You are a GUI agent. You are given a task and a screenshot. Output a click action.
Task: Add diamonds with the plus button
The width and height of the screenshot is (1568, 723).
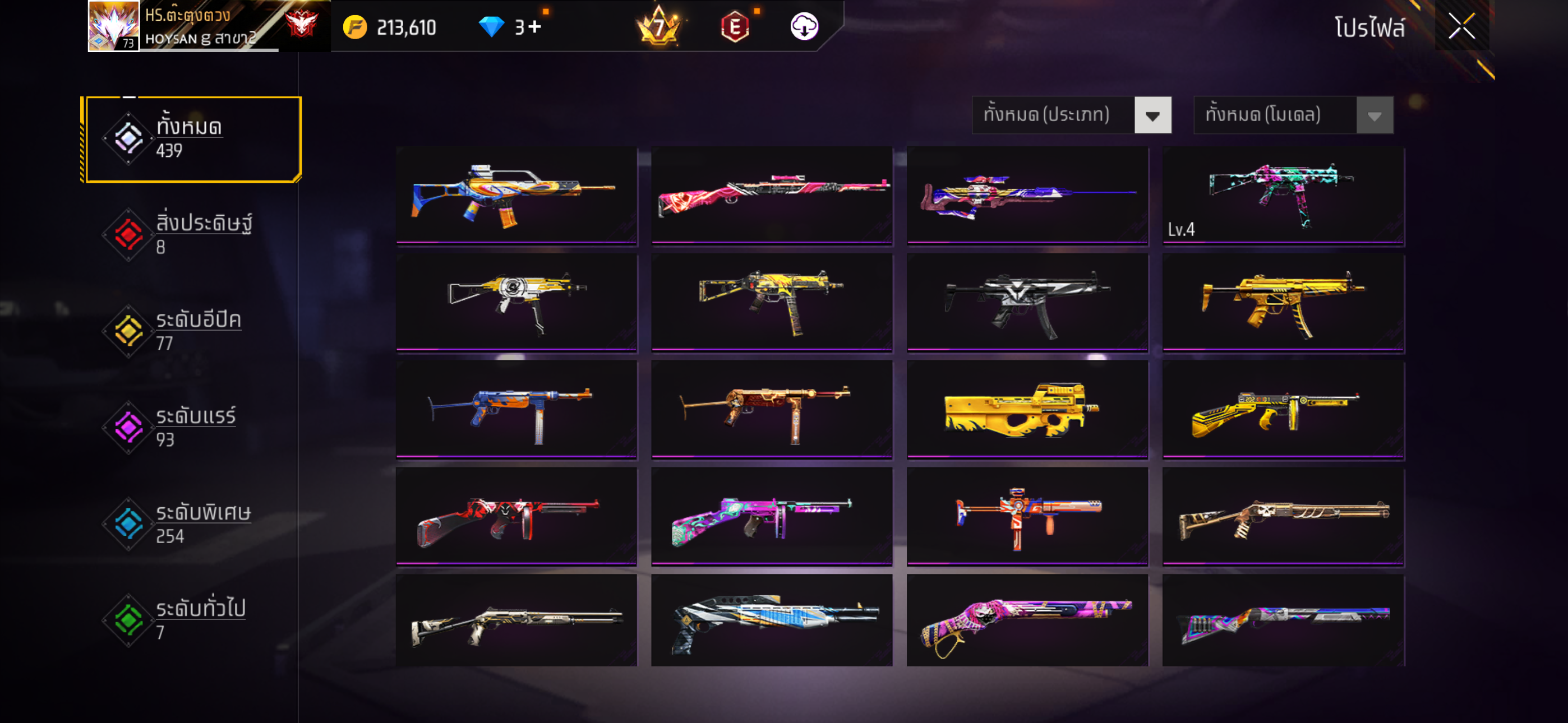(535, 27)
